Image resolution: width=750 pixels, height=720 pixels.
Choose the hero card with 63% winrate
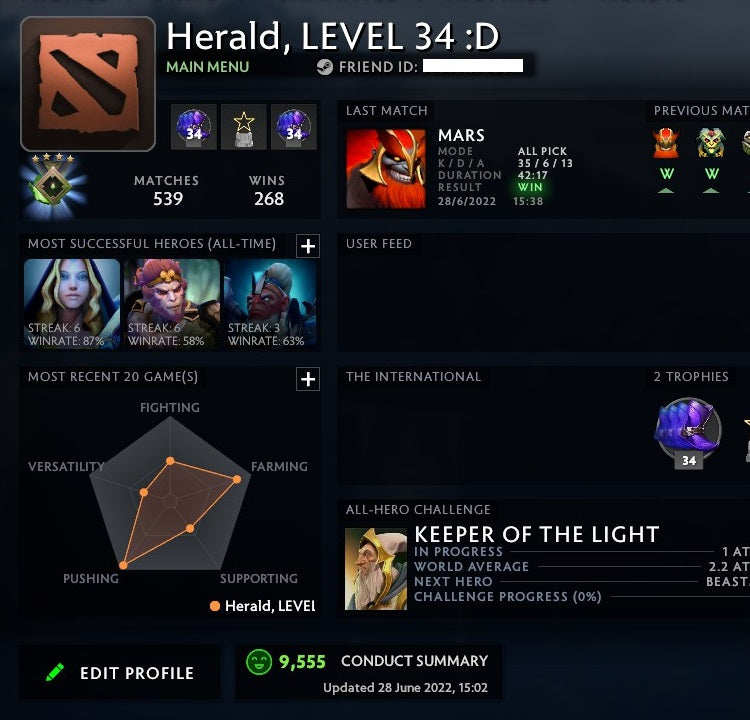[271, 303]
